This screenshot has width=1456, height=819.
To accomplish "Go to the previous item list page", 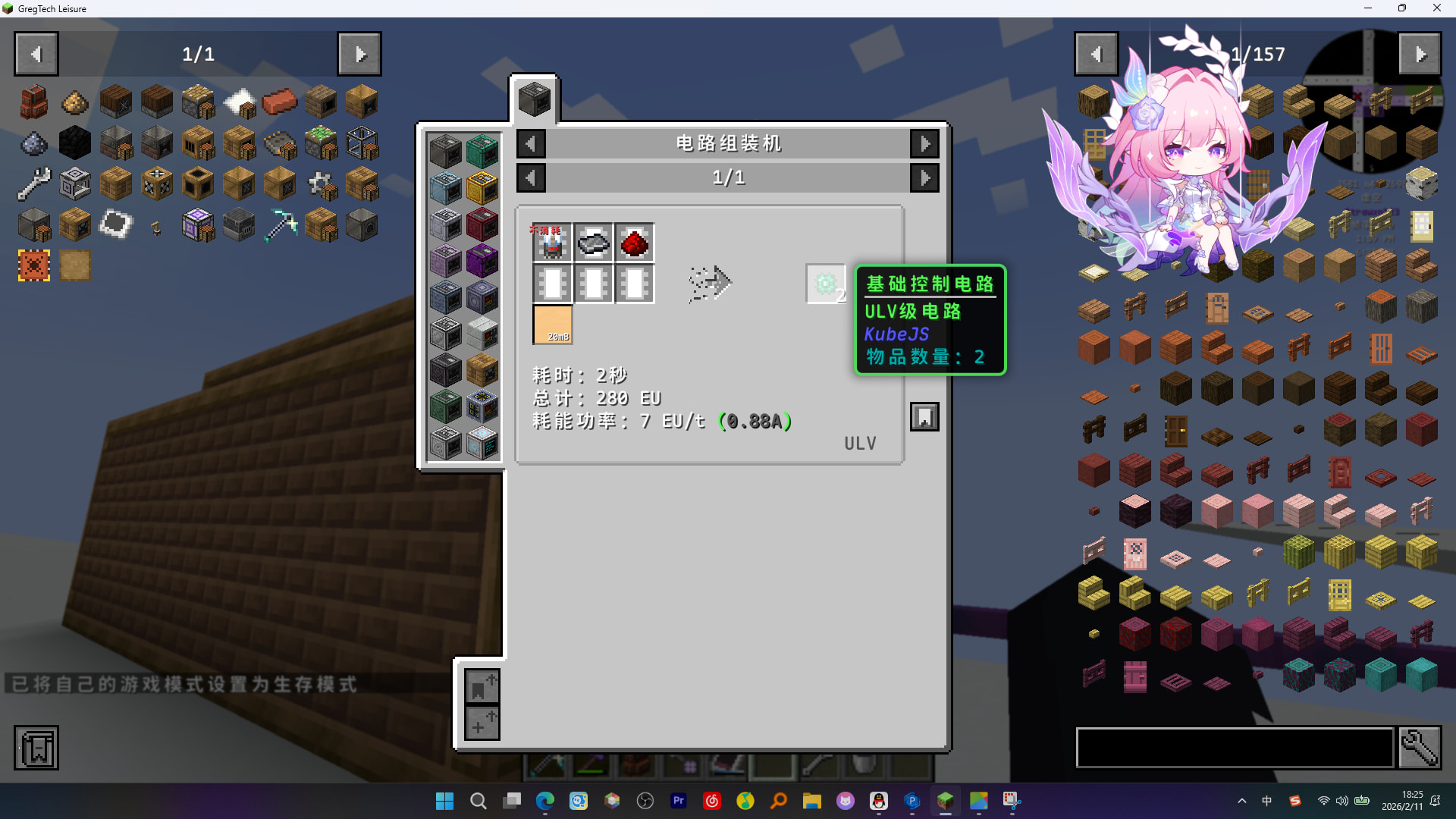I will [1096, 54].
